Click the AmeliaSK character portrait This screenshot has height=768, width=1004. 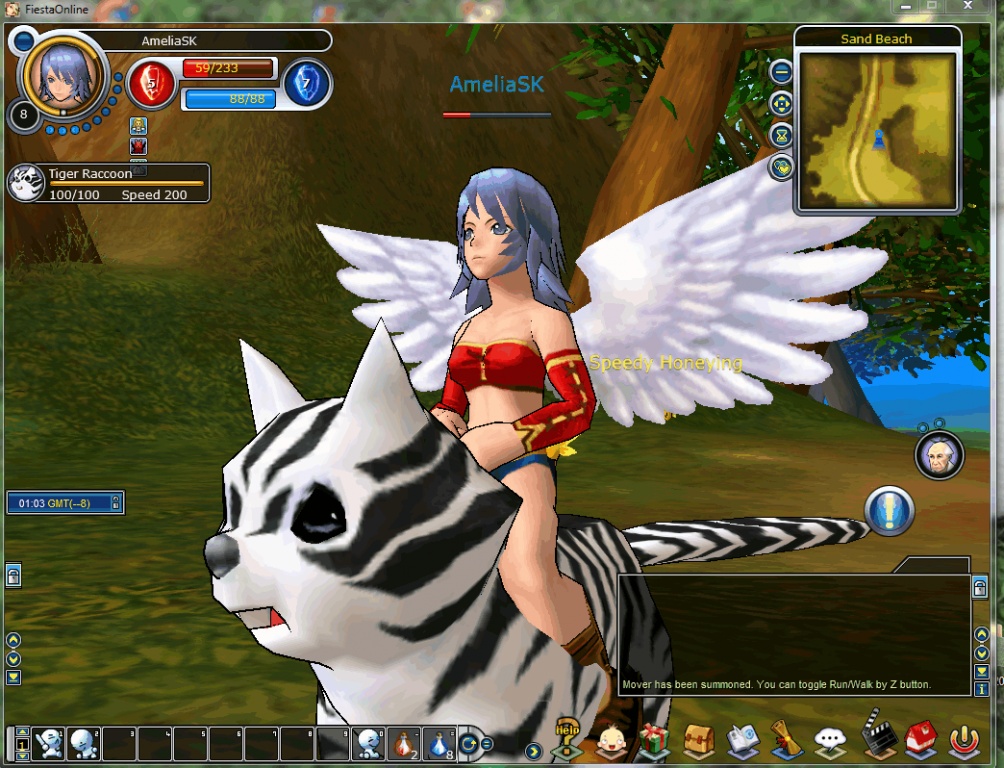(x=64, y=75)
